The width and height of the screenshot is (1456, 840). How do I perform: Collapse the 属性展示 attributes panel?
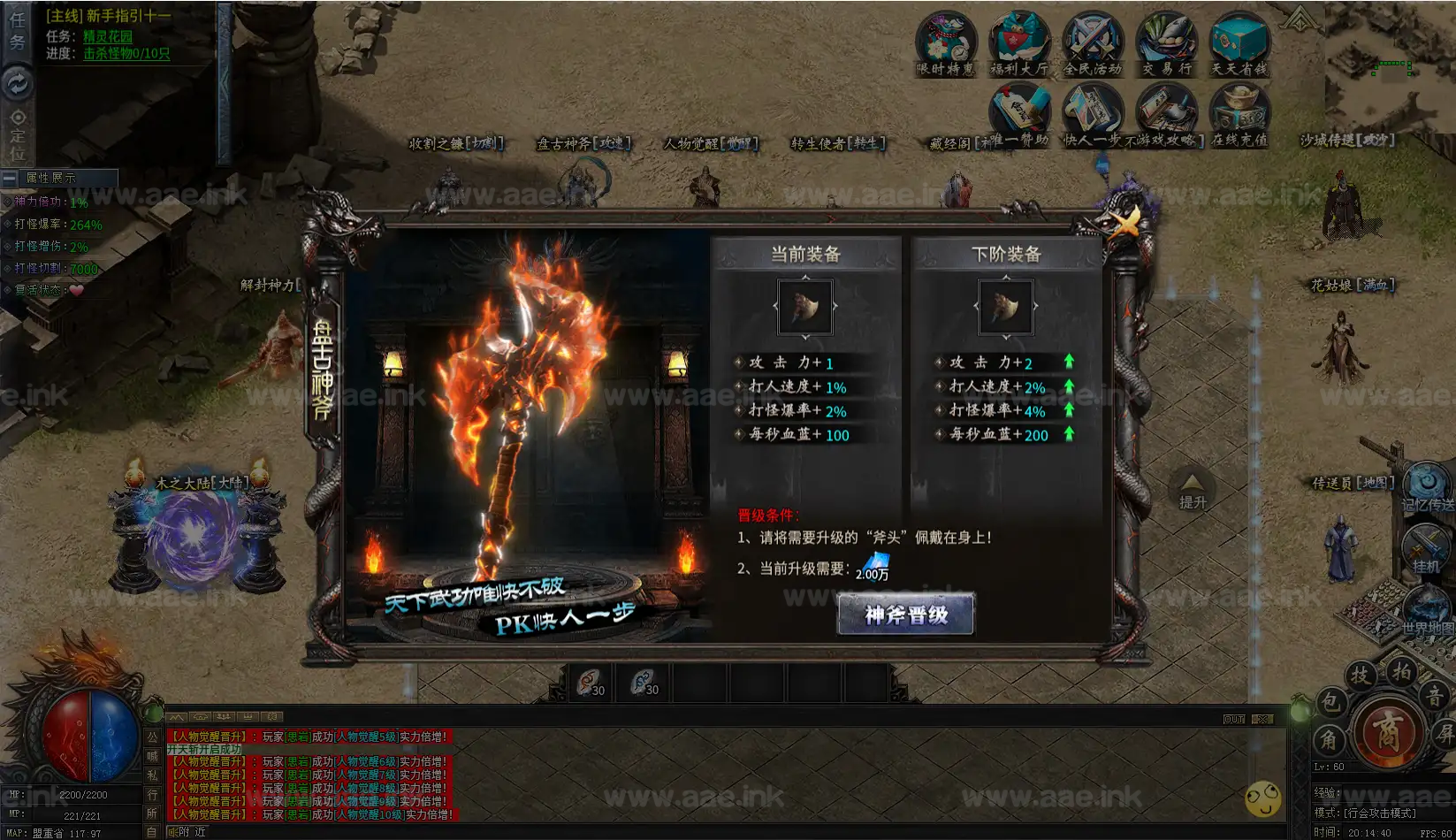click(9, 178)
